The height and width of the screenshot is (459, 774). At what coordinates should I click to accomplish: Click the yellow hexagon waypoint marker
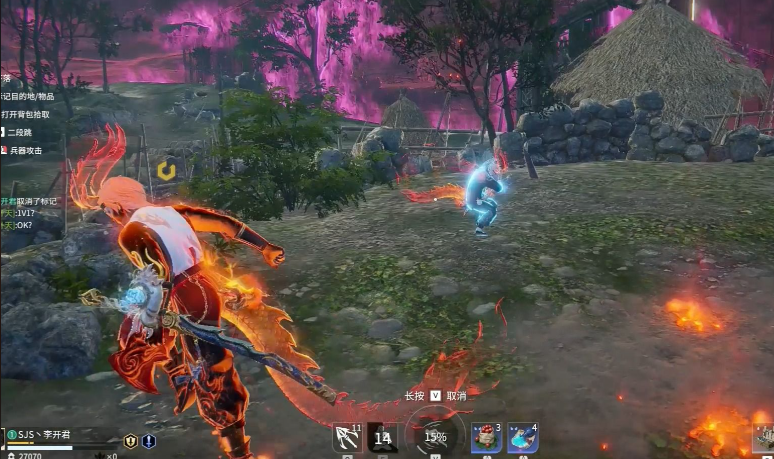pyautogui.click(x=166, y=171)
